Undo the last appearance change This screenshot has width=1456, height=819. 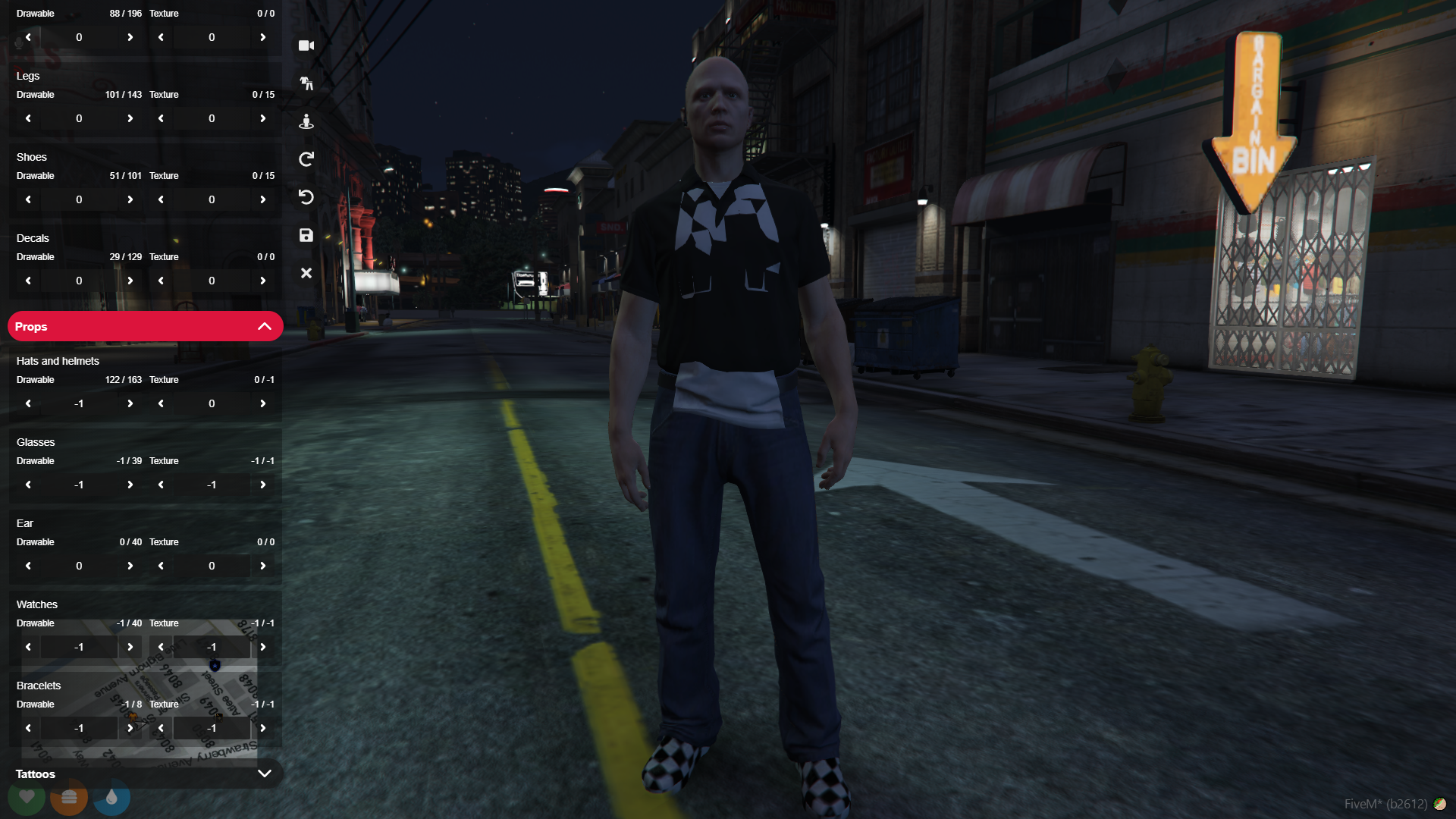[306, 197]
